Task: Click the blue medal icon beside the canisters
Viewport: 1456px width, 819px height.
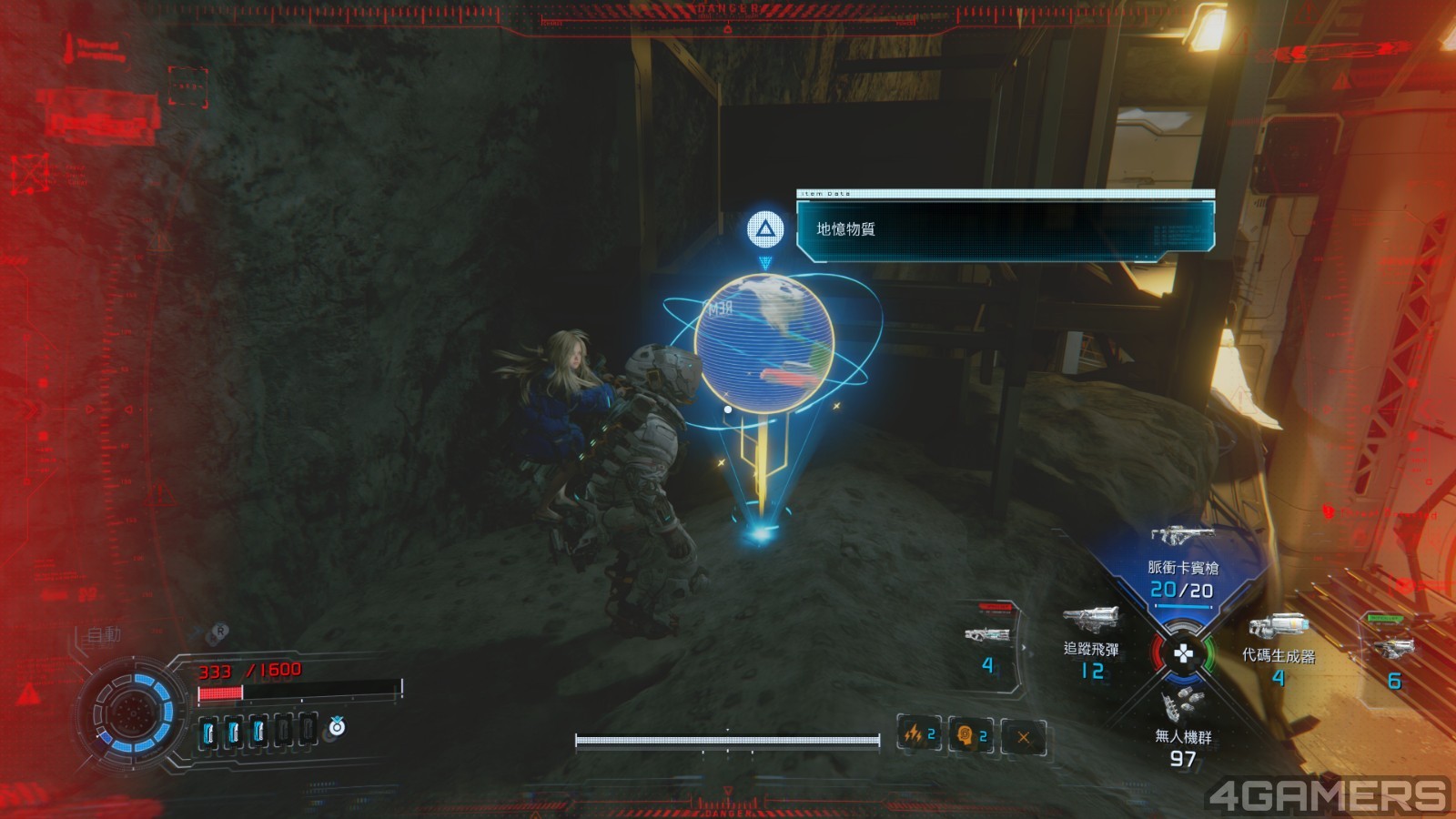Action: (337, 726)
